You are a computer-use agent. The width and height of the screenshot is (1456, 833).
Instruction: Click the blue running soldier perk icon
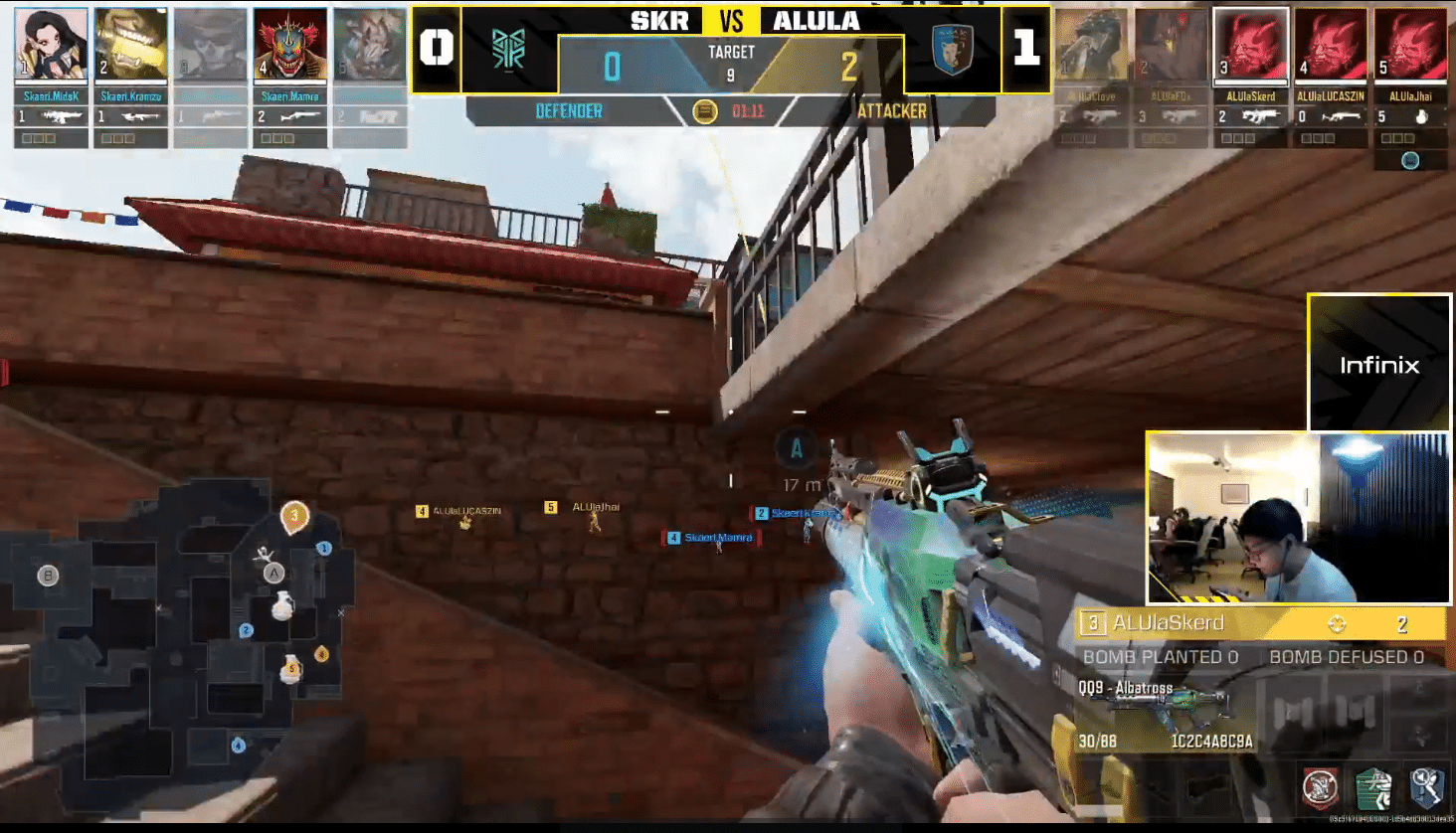point(1426,787)
